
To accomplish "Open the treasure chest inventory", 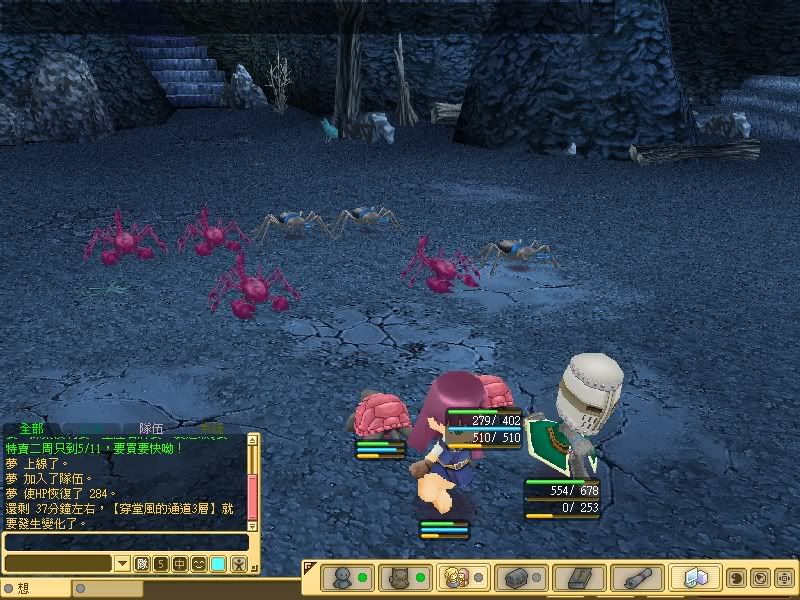I will pos(518,578).
